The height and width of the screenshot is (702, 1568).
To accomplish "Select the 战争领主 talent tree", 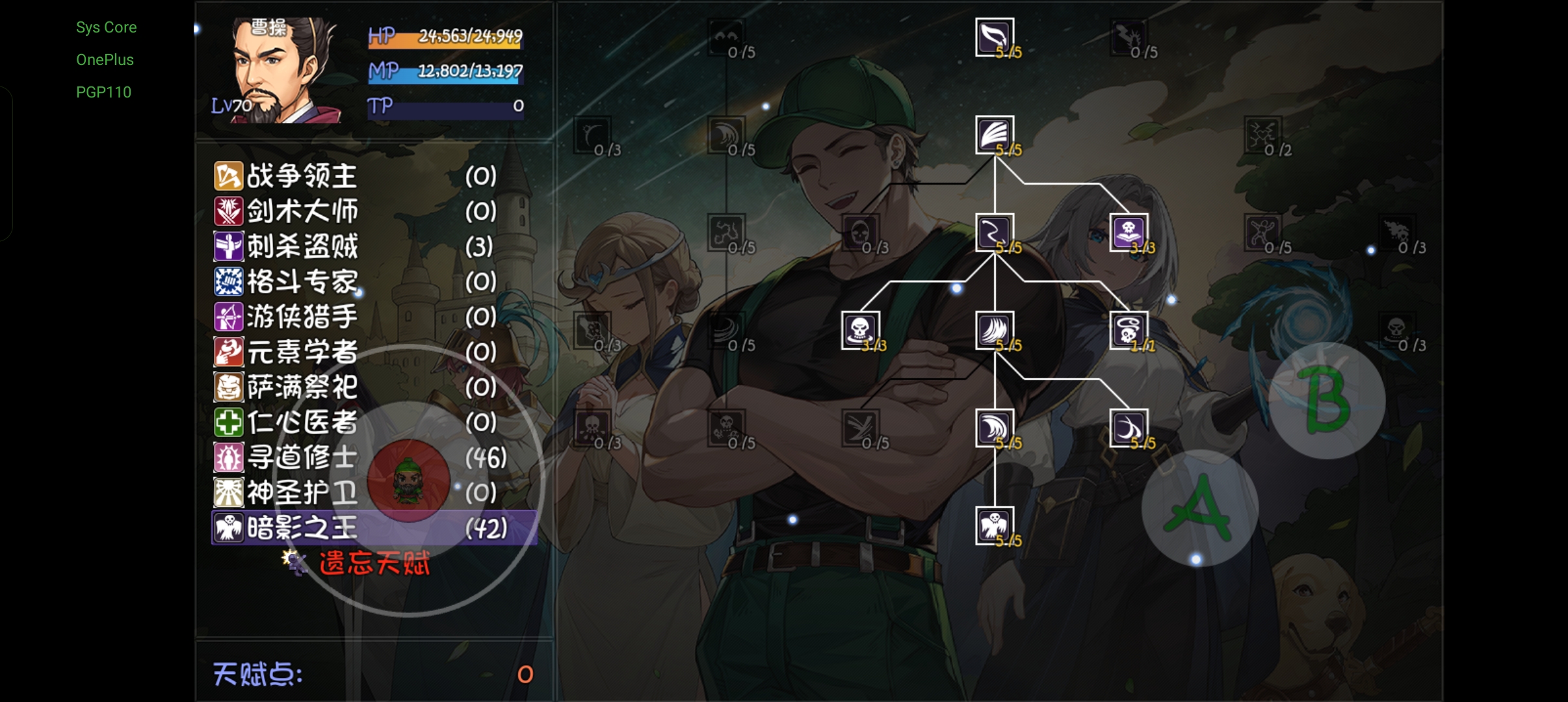I will click(x=302, y=176).
